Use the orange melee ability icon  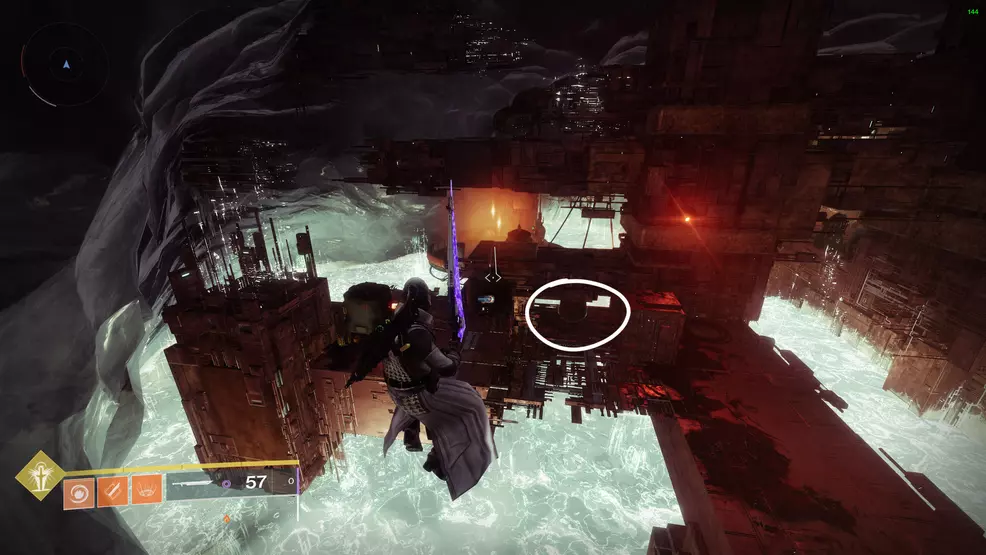[111, 493]
